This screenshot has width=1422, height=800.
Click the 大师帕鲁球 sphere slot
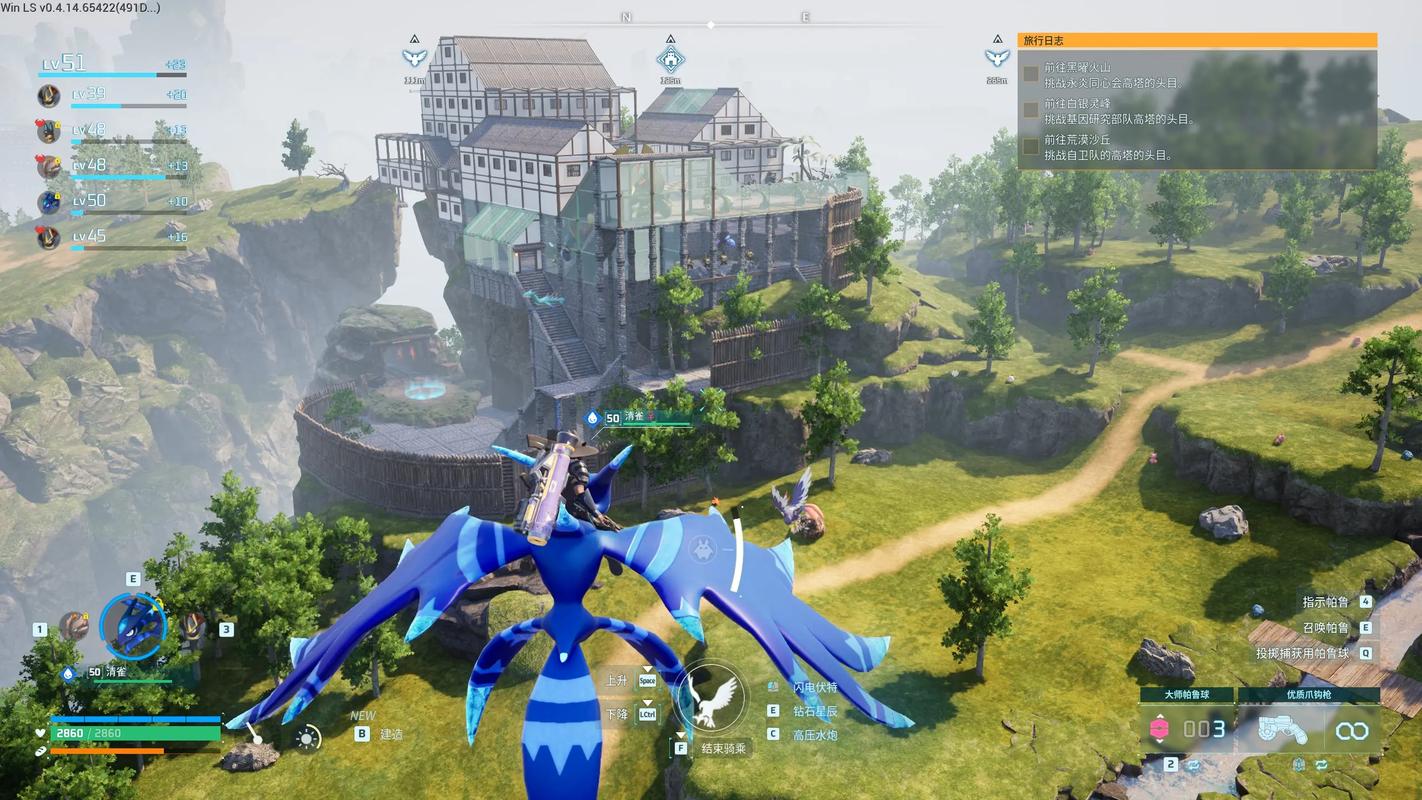(x=1186, y=728)
